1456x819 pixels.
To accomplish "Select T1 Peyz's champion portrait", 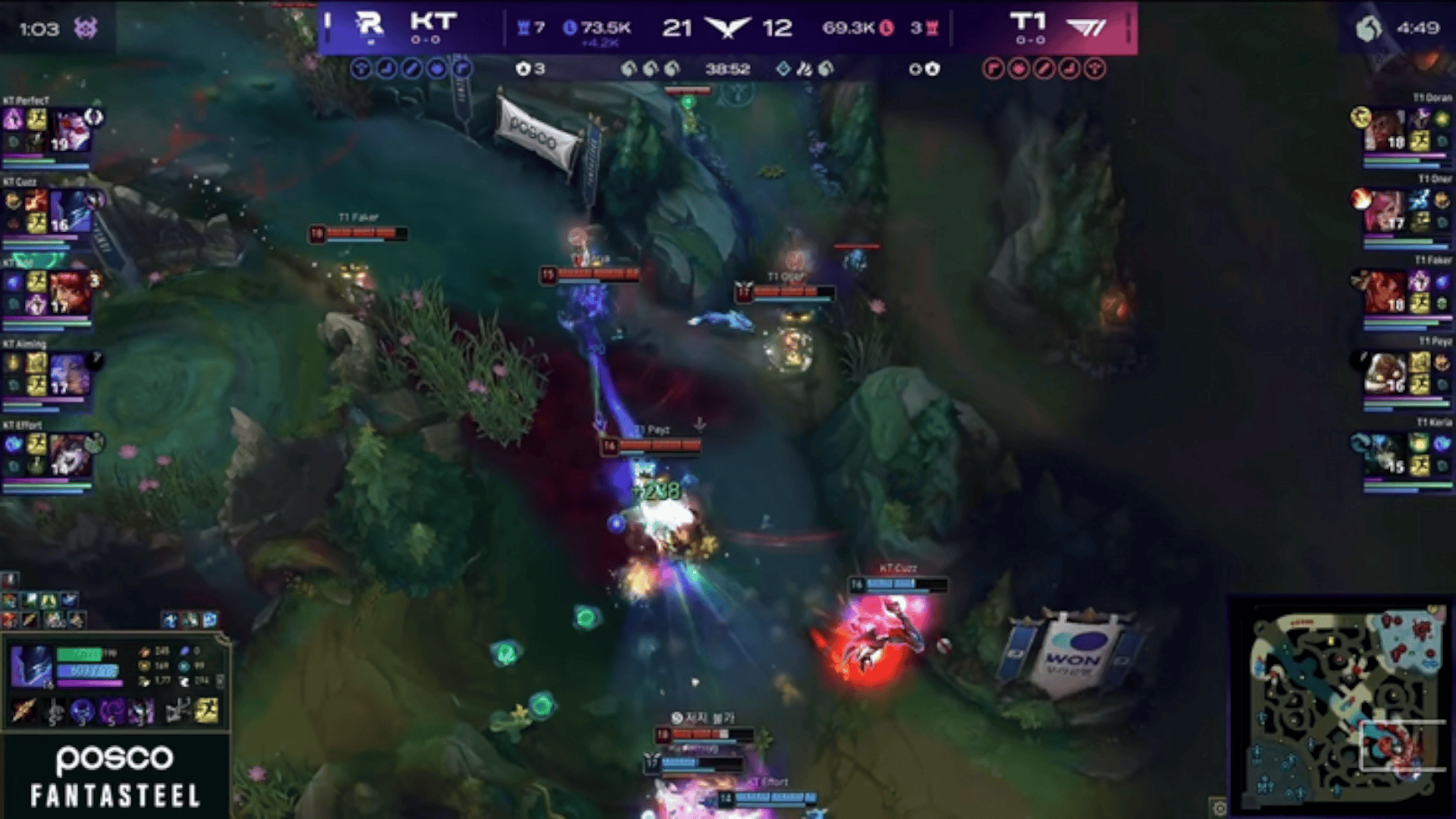I will click(1385, 373).
